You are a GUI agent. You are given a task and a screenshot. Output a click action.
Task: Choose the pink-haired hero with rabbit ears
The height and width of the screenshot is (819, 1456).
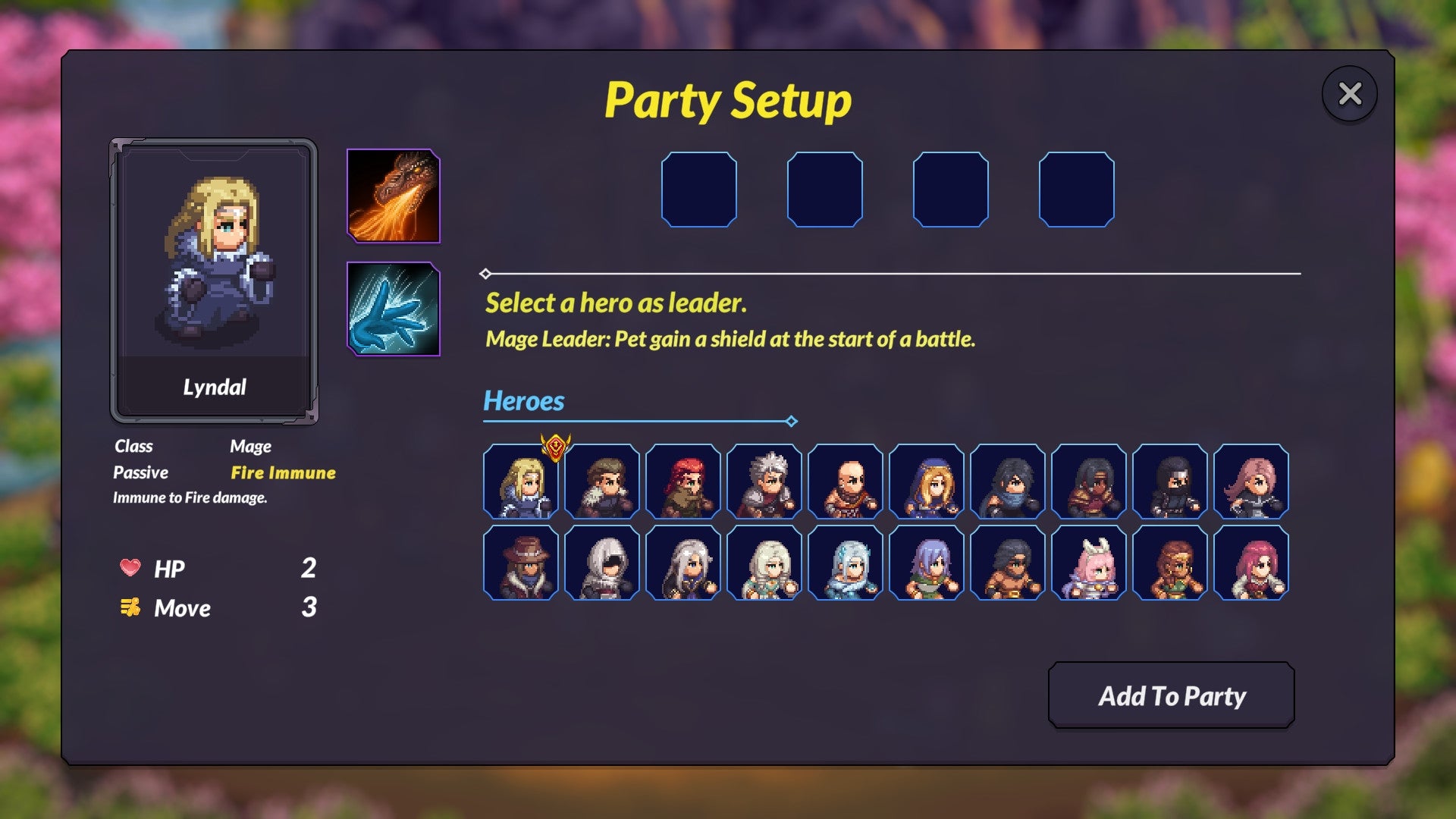click(x=1090, y=563)
